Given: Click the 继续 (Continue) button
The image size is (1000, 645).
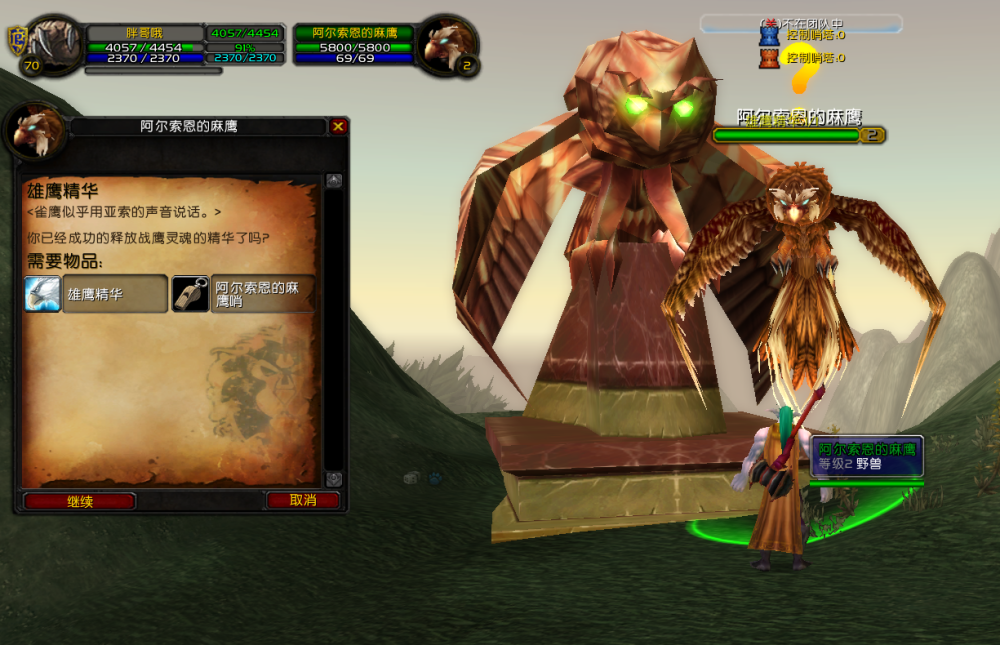Looking at the screenshot, I should point(80,501).
